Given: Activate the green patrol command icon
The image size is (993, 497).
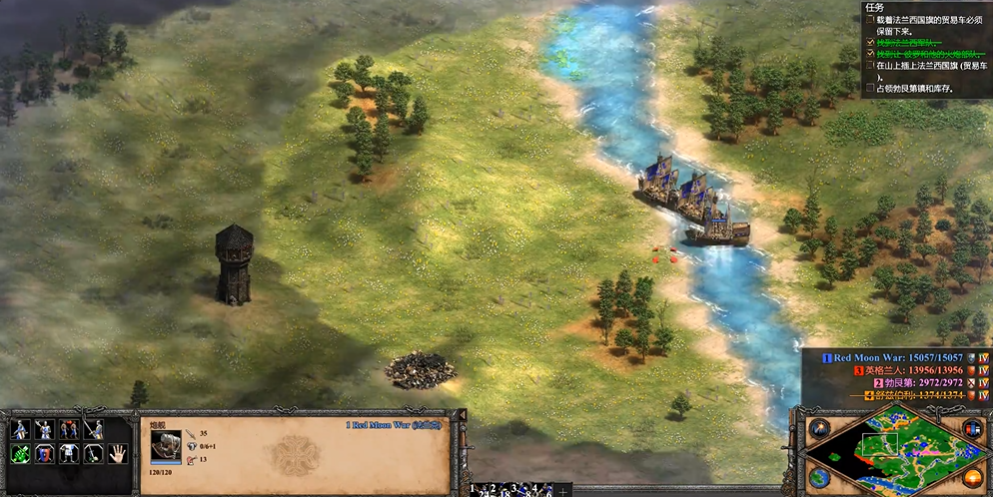Looking at the screenshot, I should click(20, 454).
